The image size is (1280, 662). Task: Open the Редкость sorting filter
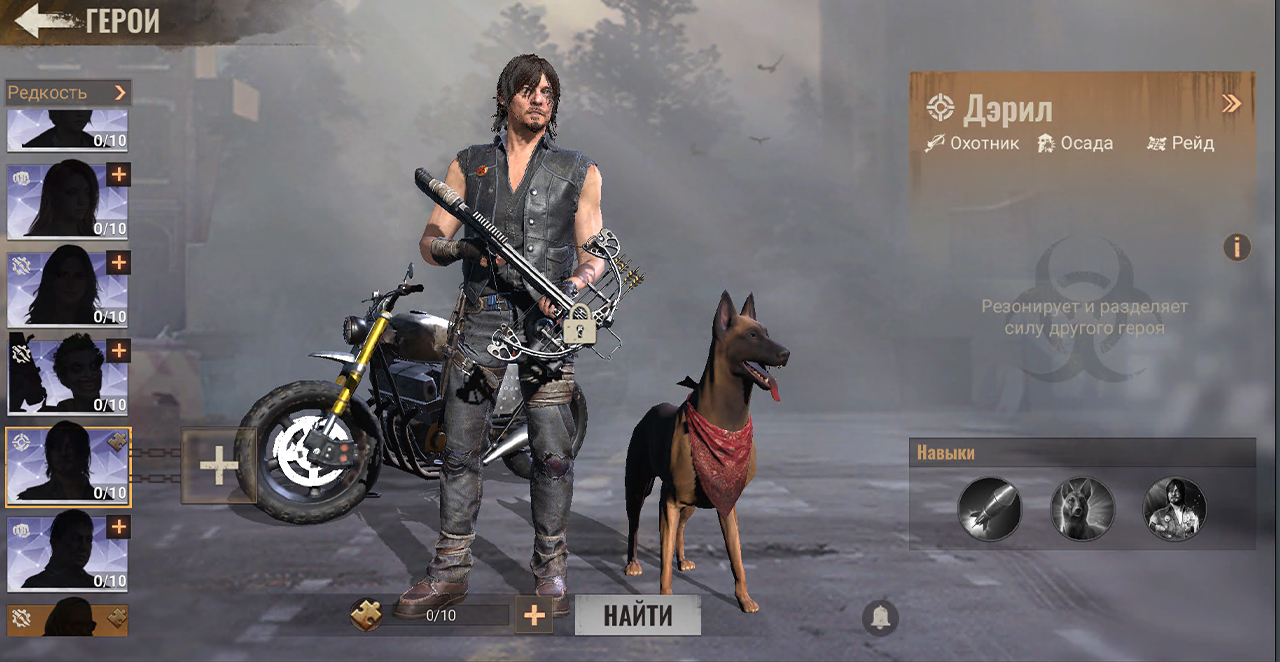pos(68,93)
